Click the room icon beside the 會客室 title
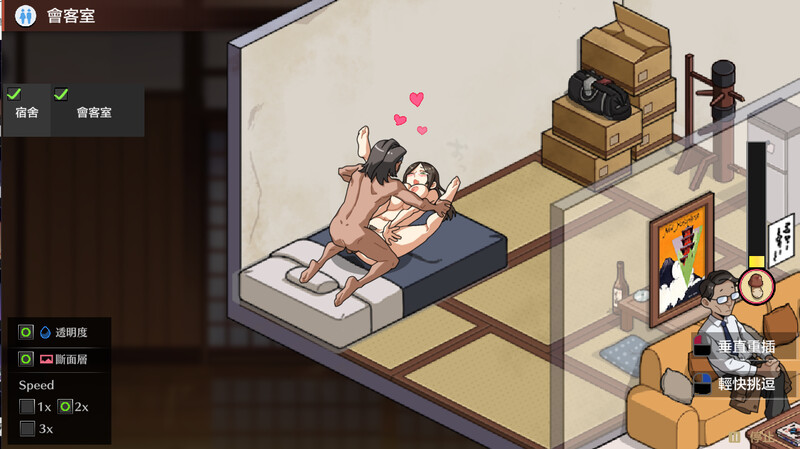Image resolution: width=800 pixels, height=449 pixels. tap(25, 16)
